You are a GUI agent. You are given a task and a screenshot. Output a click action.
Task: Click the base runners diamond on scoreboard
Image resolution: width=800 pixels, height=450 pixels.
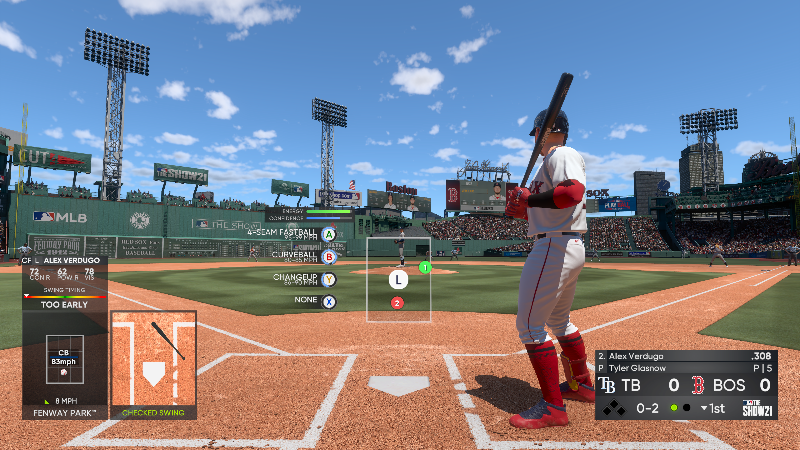coord(613,408)
